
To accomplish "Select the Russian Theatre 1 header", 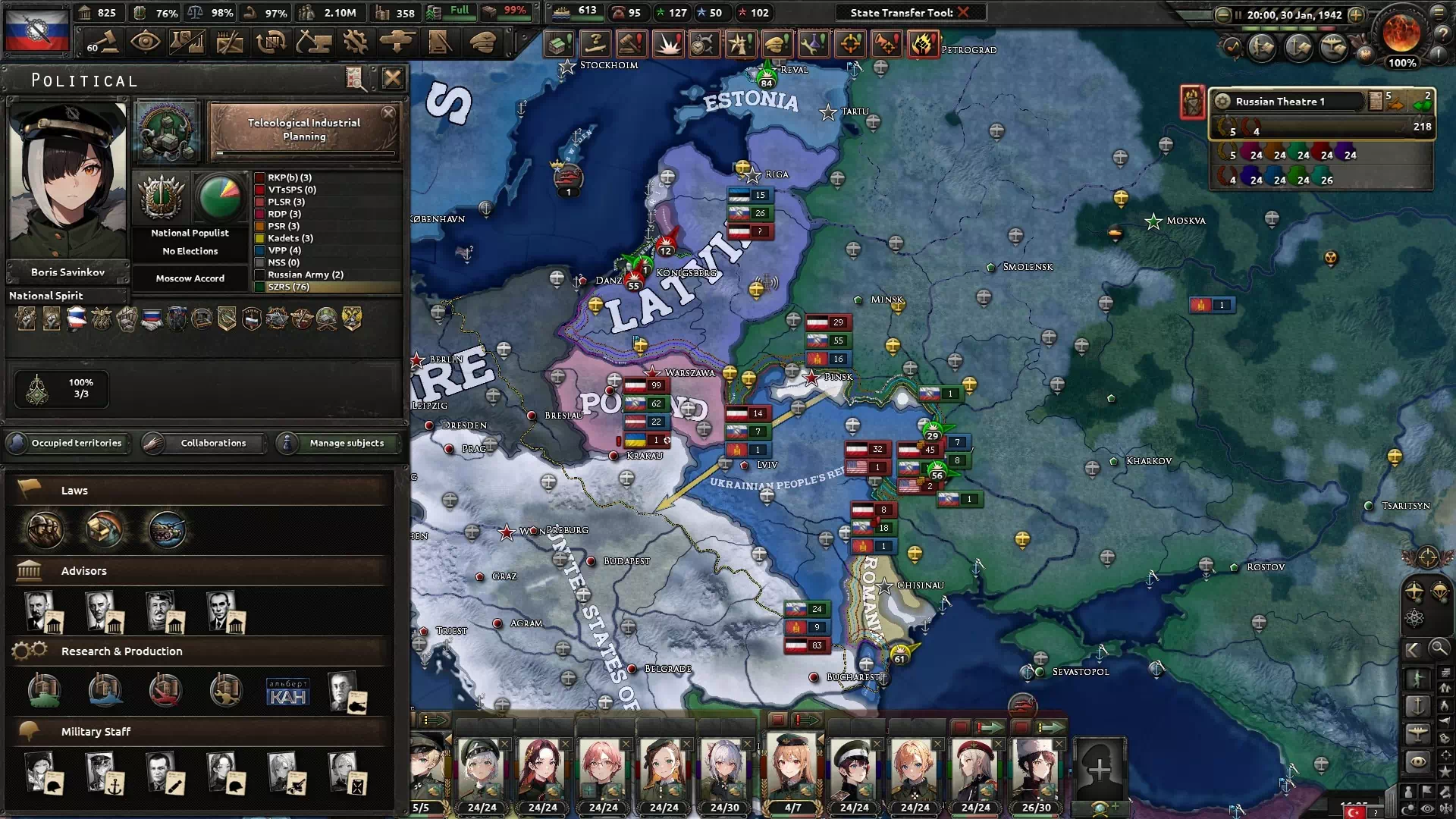I will 1289,102.
